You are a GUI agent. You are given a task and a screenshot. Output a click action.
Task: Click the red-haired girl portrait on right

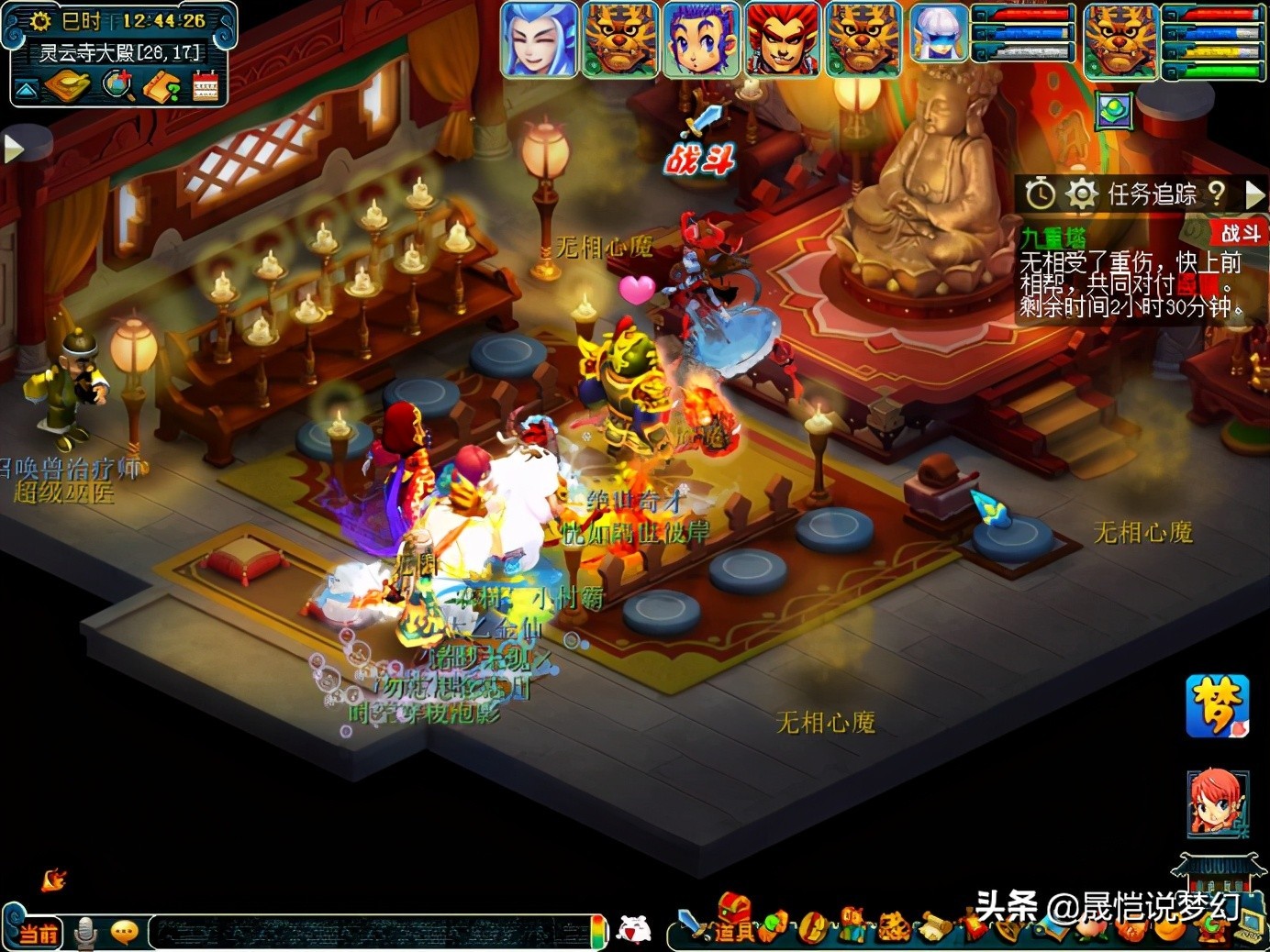pyautogui.click(x=1218, y=803)
